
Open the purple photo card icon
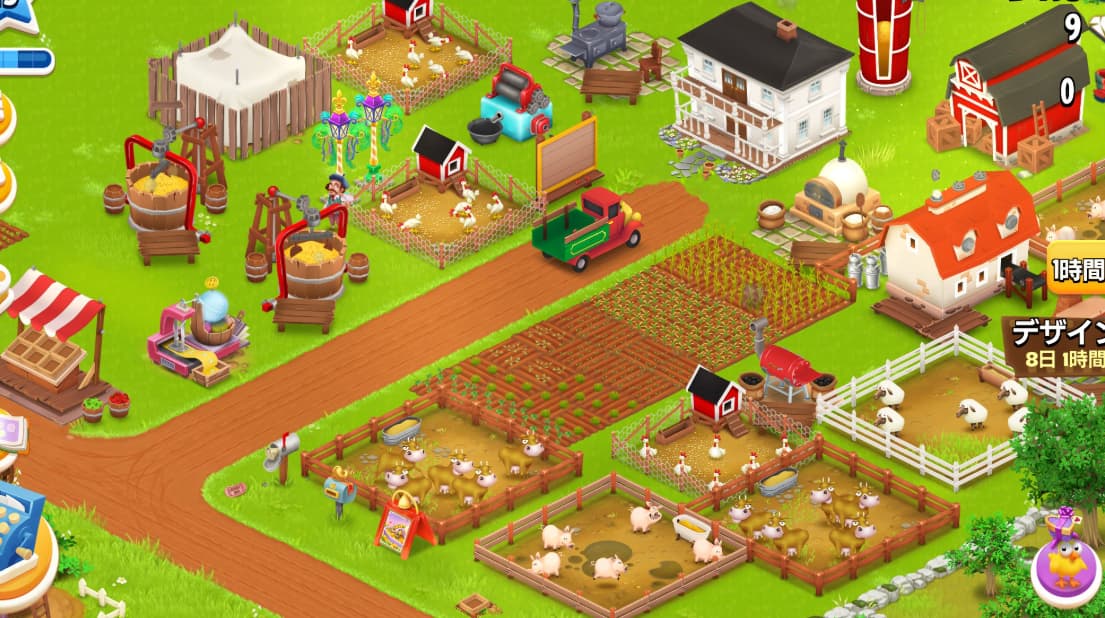10,434
